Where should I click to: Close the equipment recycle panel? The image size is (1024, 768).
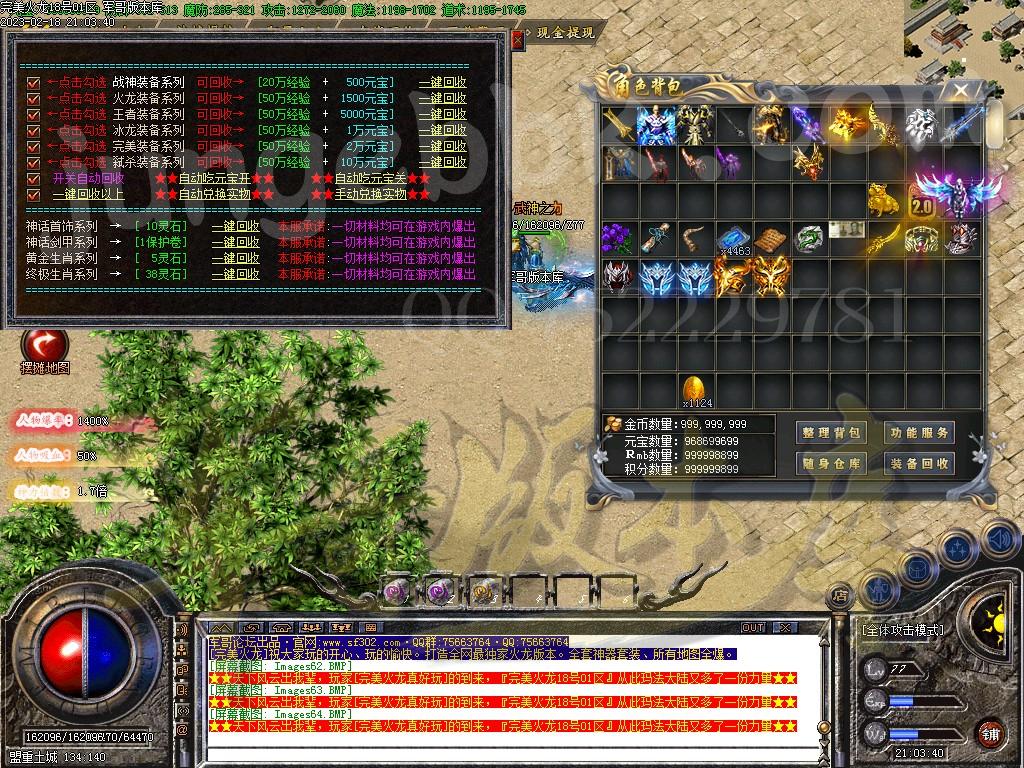[517, 40]
